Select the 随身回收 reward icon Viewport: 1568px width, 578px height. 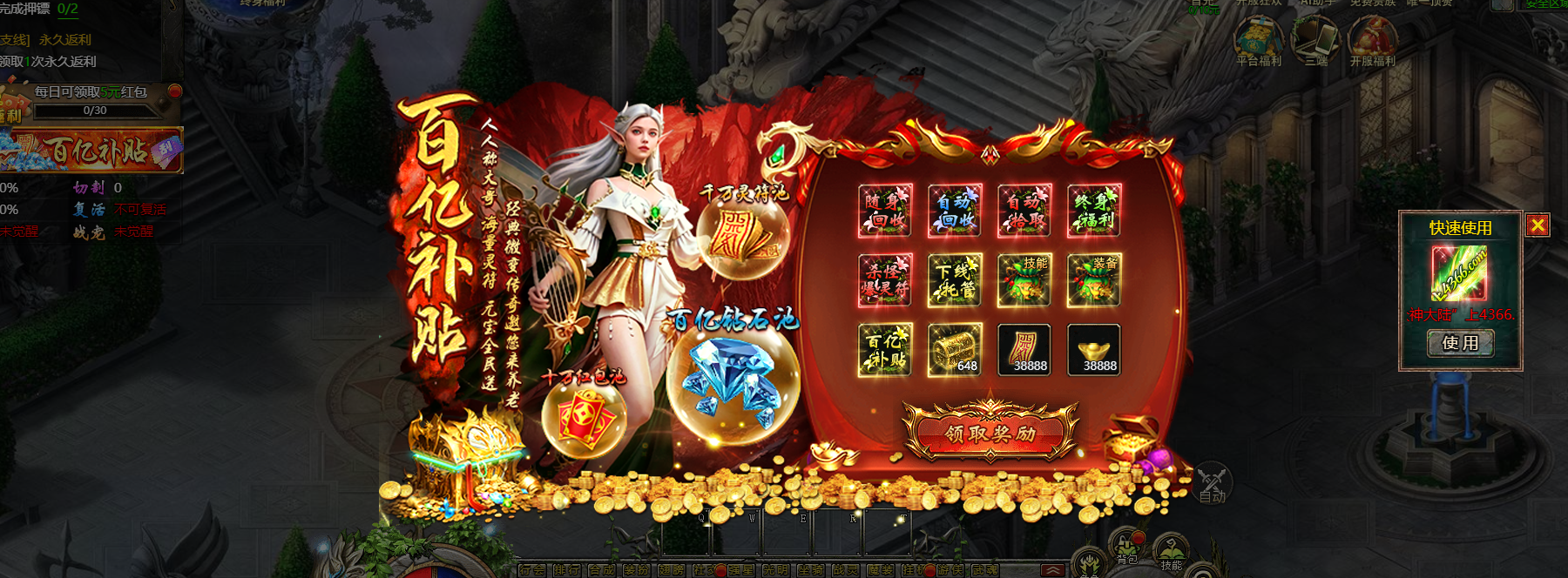point(885,211)
